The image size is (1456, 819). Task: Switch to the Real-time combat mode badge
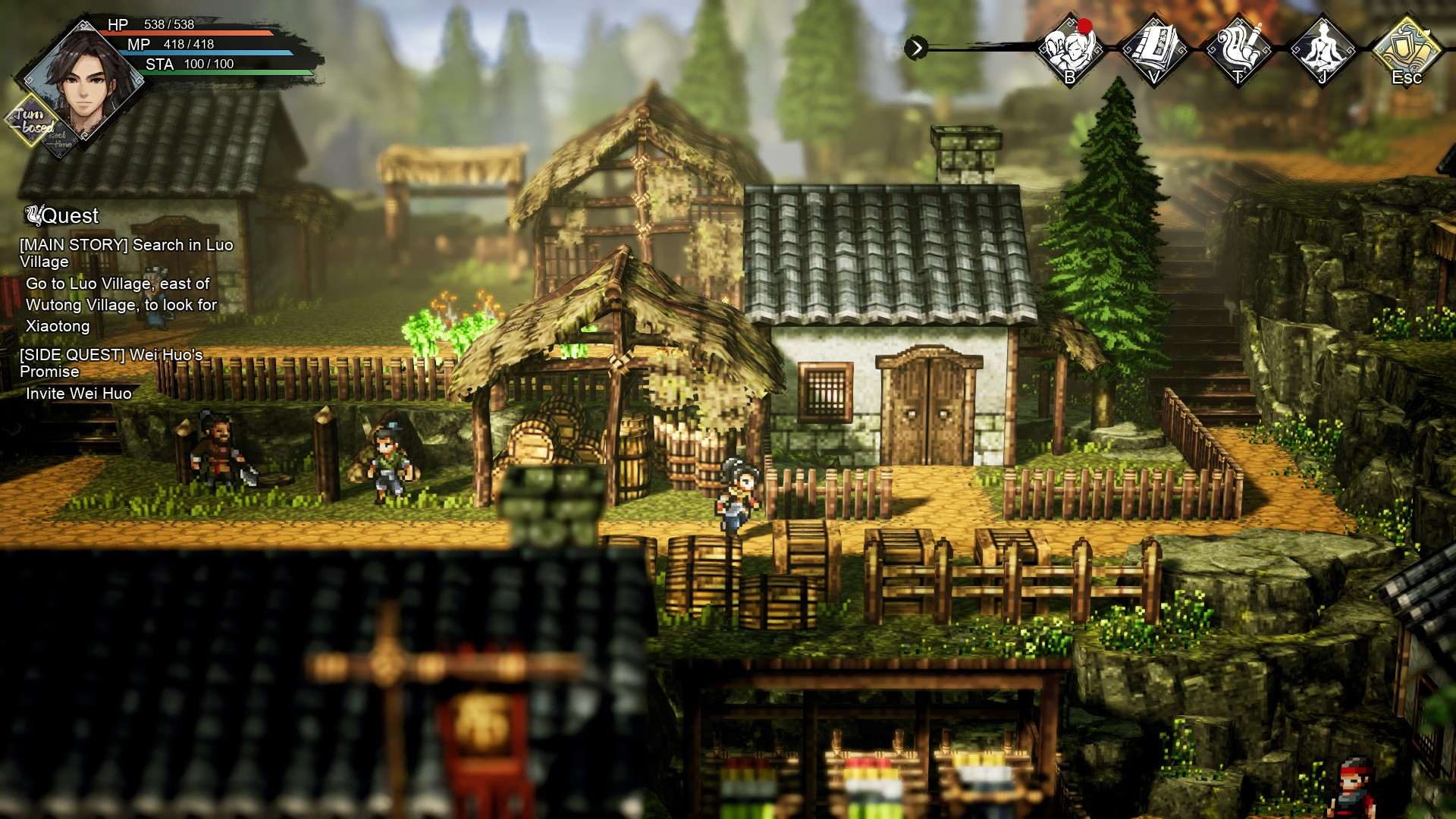[61, 141]
